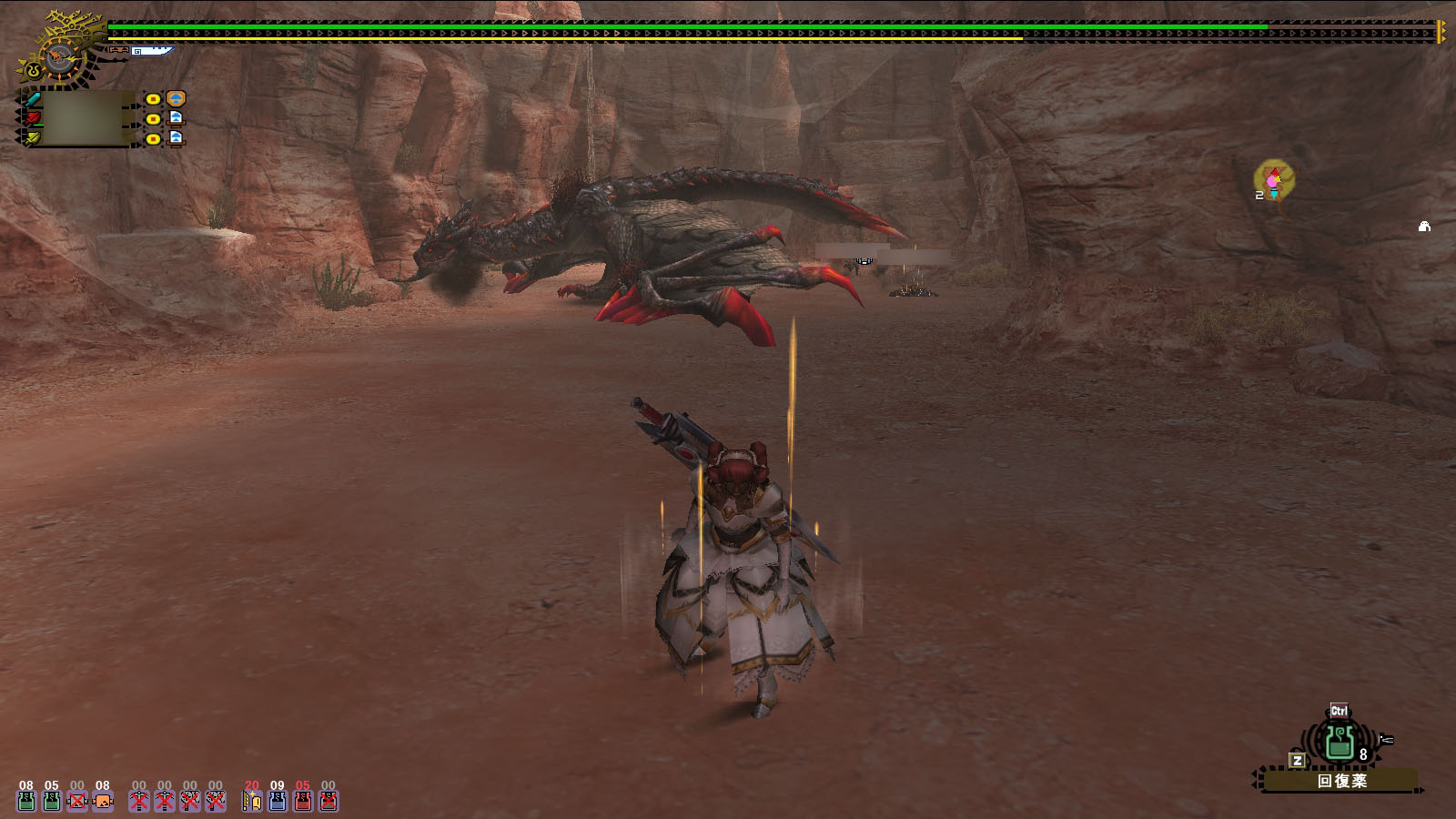Click the small white camp marker icon
This screenshot has height=819, width=1456.
[1424, 227]
